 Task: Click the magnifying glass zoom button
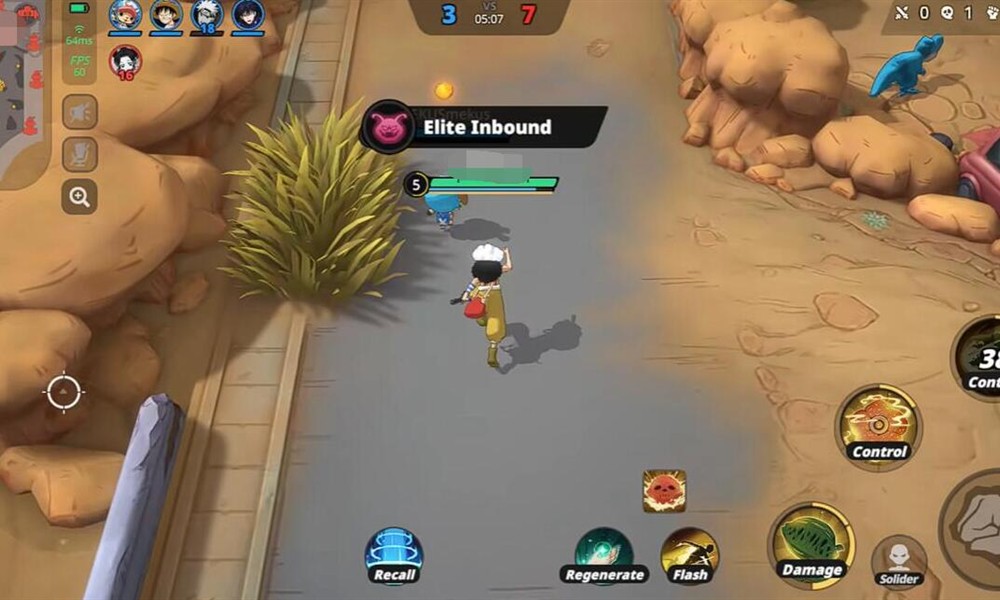(x=80, y=196)
